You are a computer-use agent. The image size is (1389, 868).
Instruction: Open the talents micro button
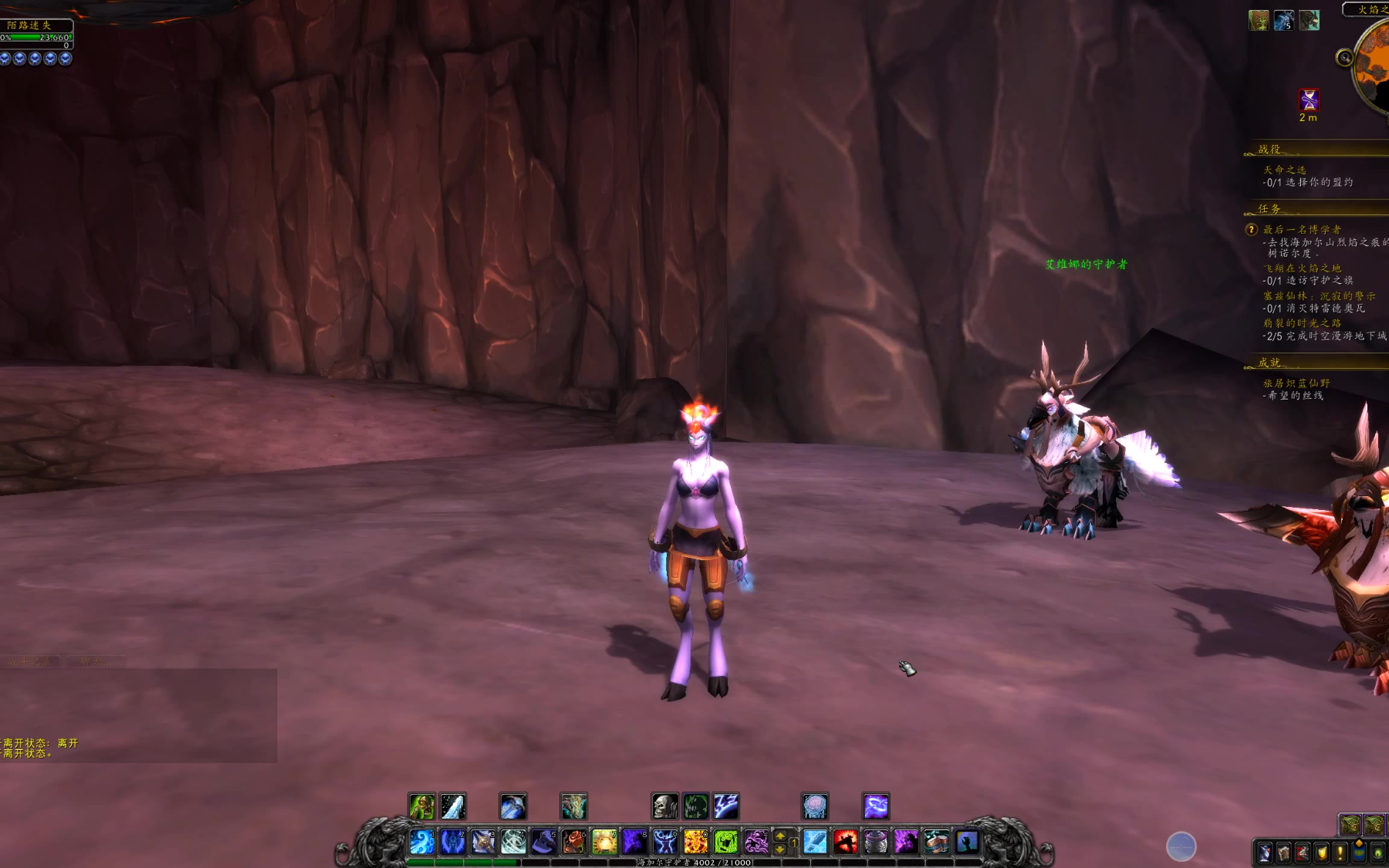(x=1303, y=853)
